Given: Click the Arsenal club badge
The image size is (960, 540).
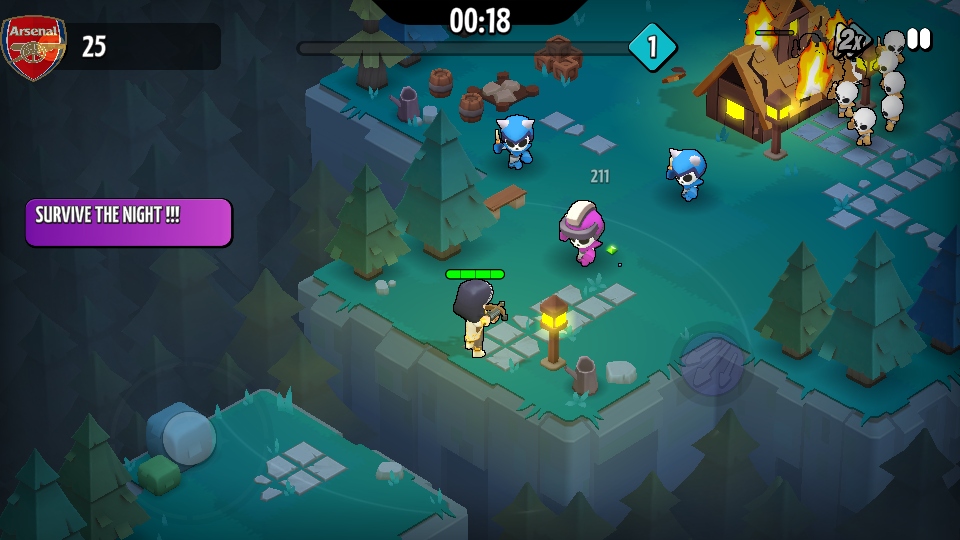Looking at the screenshot, I should click(33, 47).
